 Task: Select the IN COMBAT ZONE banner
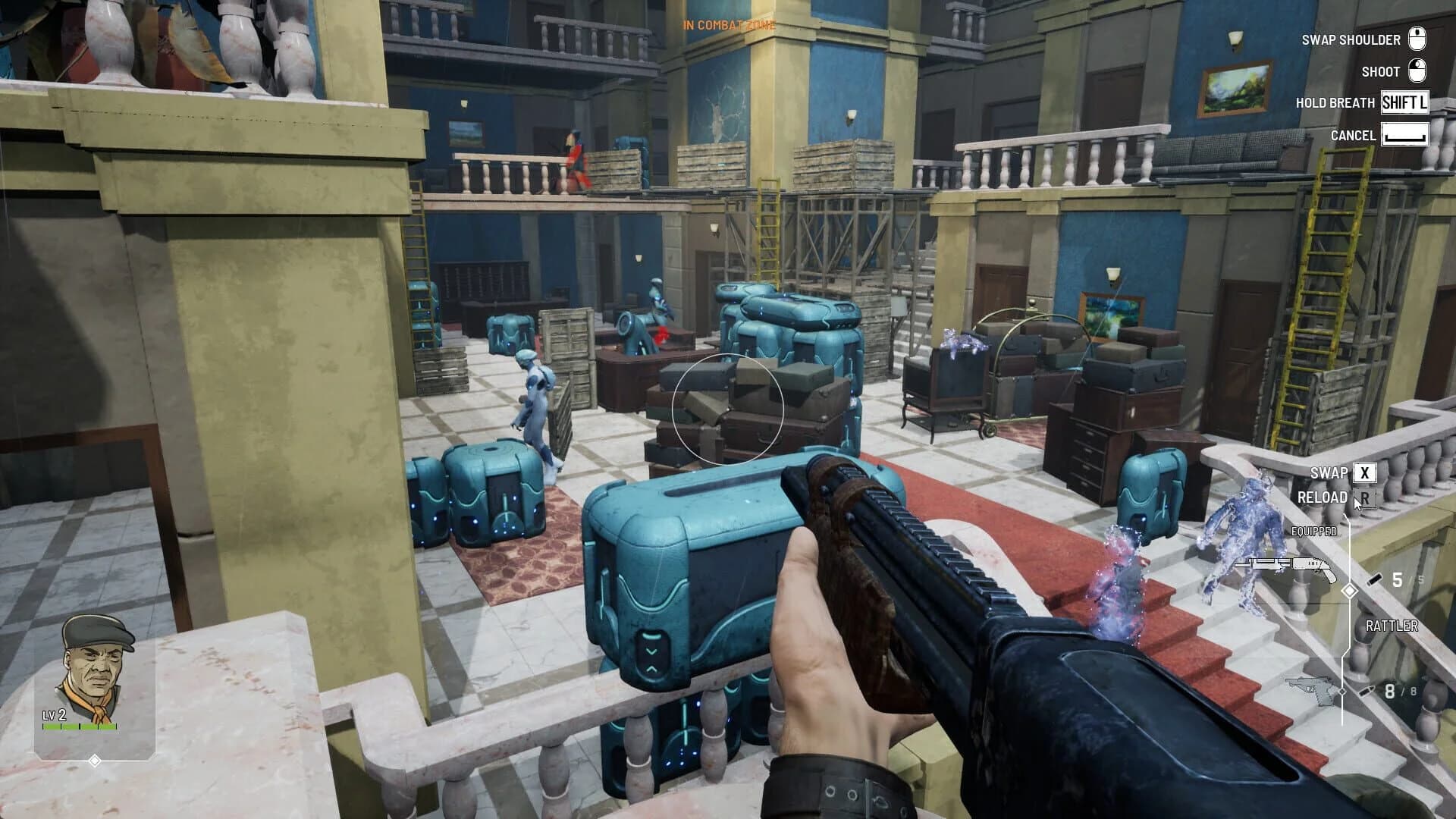tap(728, 24)
